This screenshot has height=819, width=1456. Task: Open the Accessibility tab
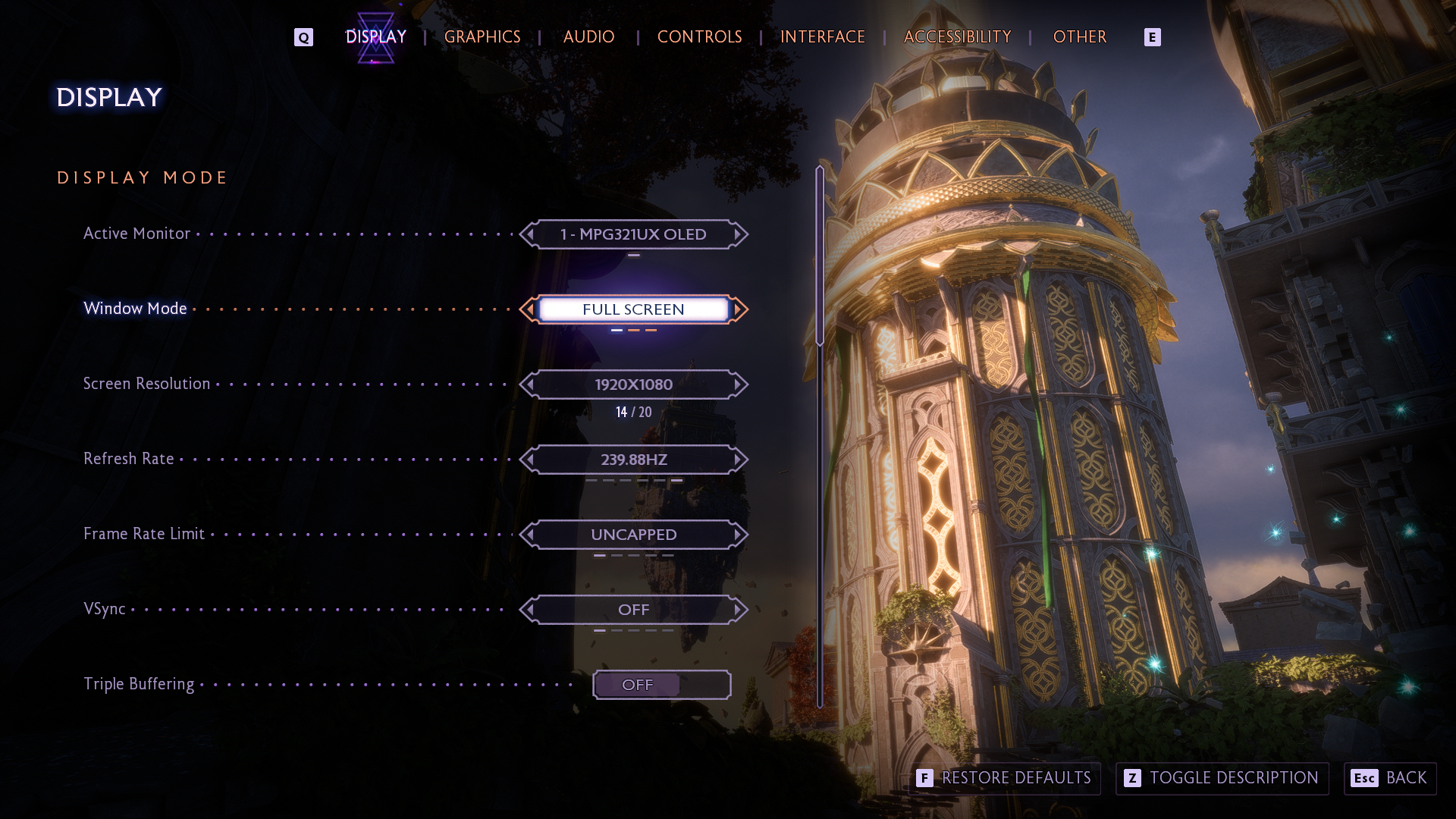click(957, 37)
